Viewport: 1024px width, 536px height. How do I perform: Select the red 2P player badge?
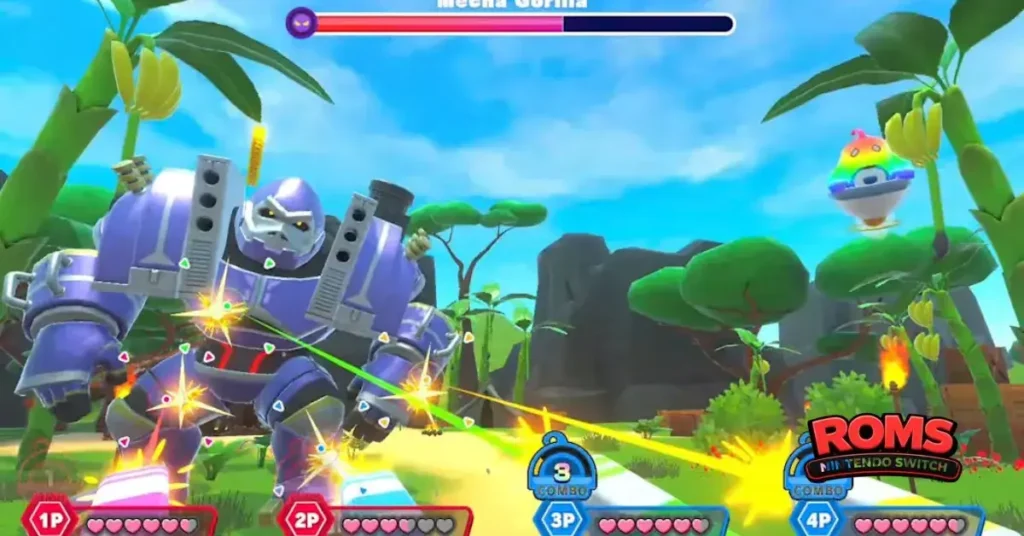(x=301, y=520)
